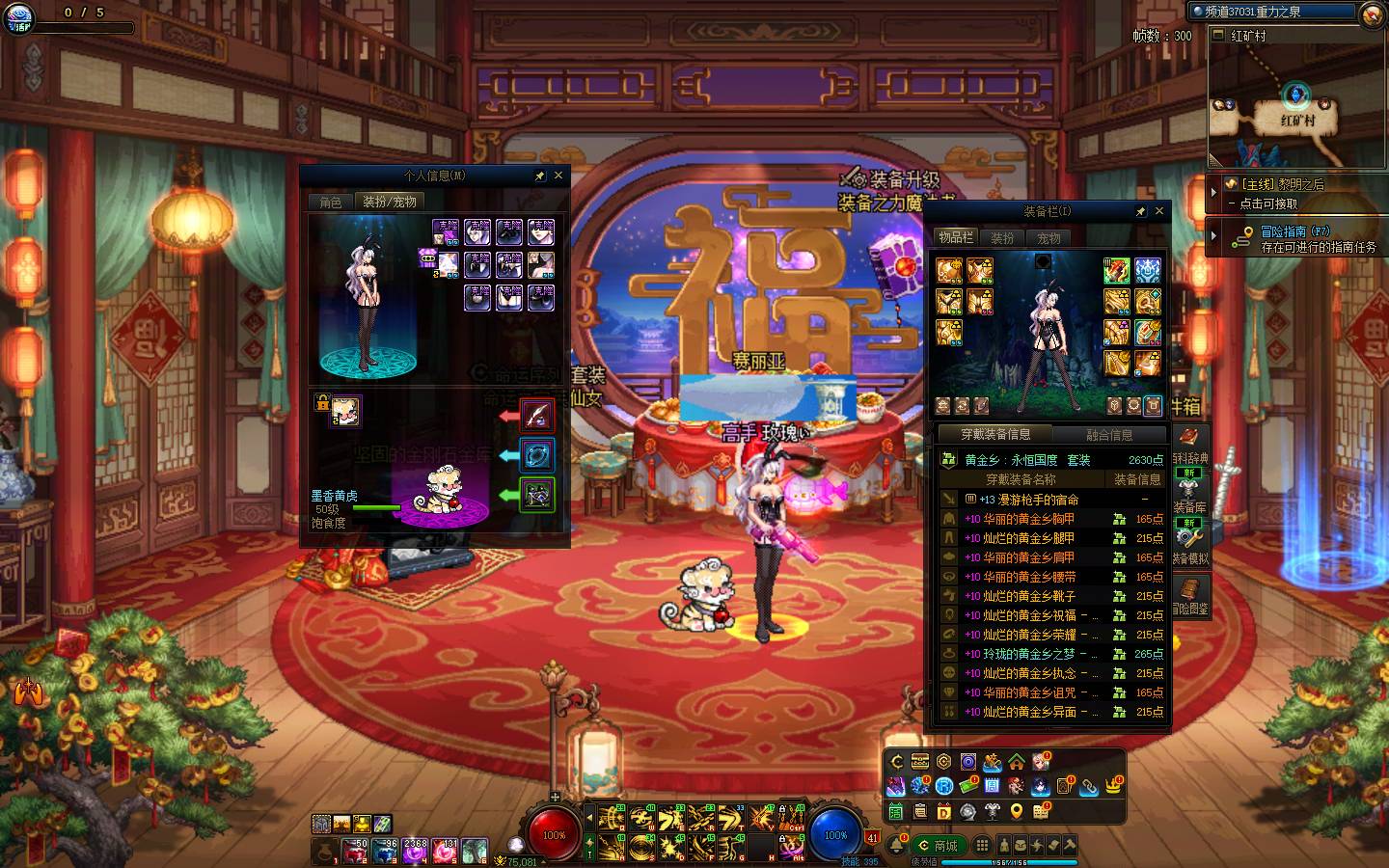Select the 玲珑的黄金乡之梦 equipment row
The width and height of the screenshot is (1389, 868).
(1027, 654)
